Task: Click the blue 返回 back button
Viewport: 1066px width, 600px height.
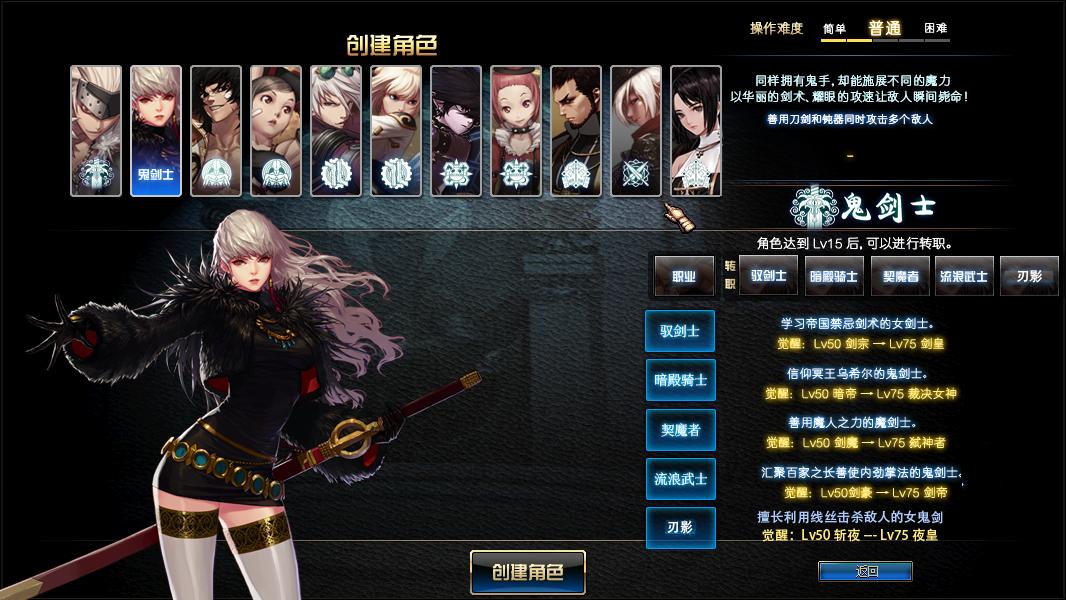Action: tap(865, 571)
